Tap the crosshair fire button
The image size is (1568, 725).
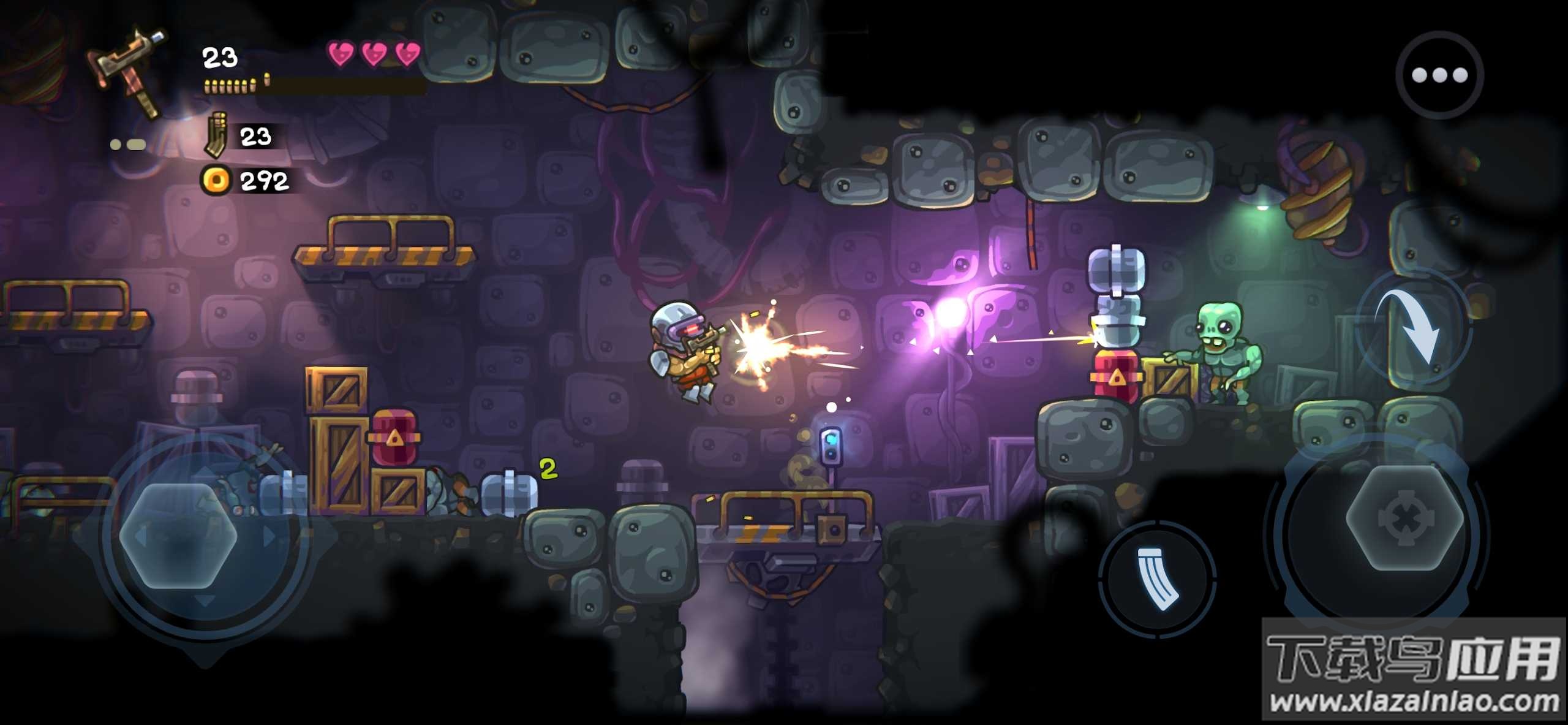coord(1405,518)
